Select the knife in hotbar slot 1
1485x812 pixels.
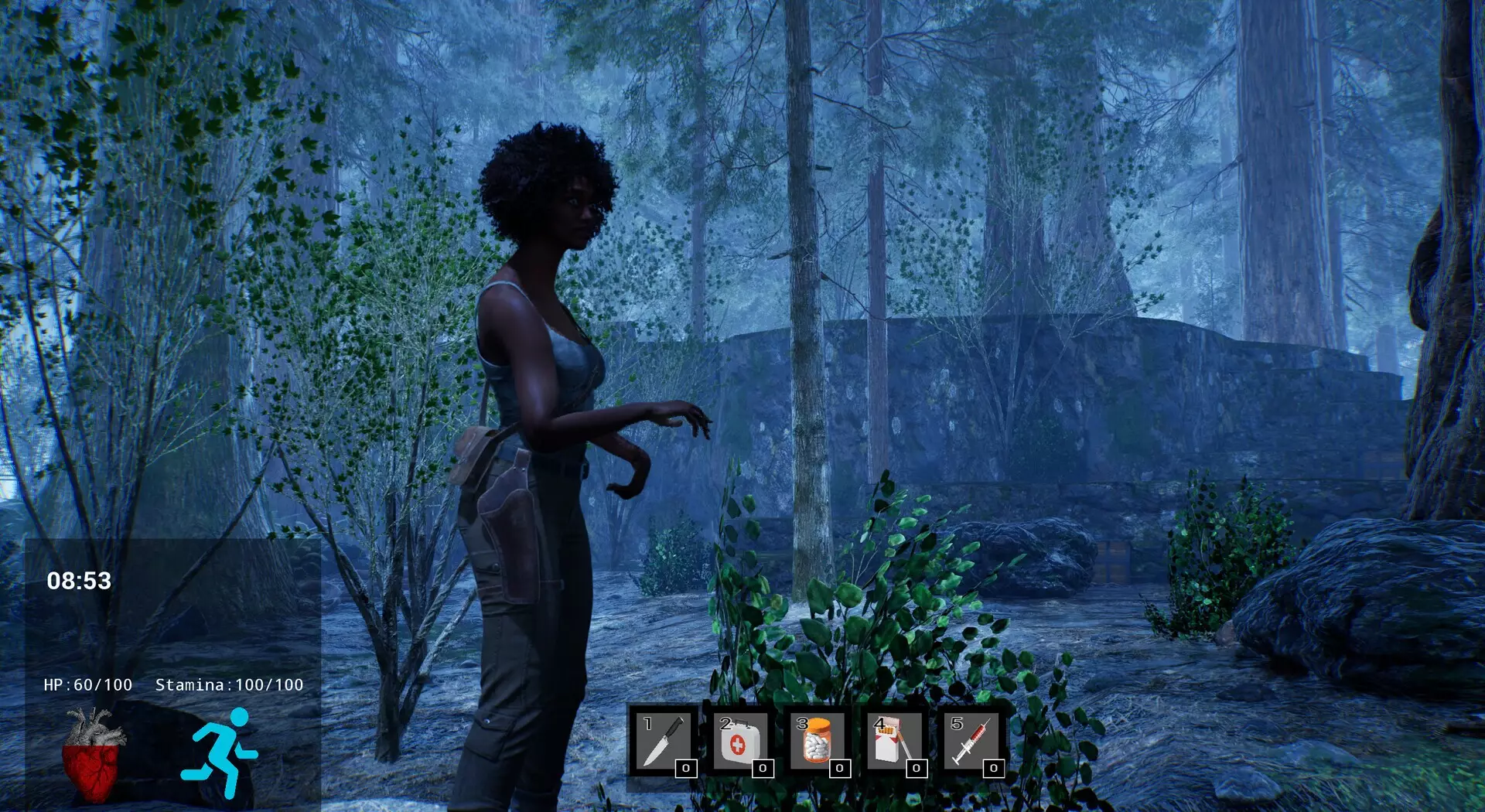[x=663, y=742]
